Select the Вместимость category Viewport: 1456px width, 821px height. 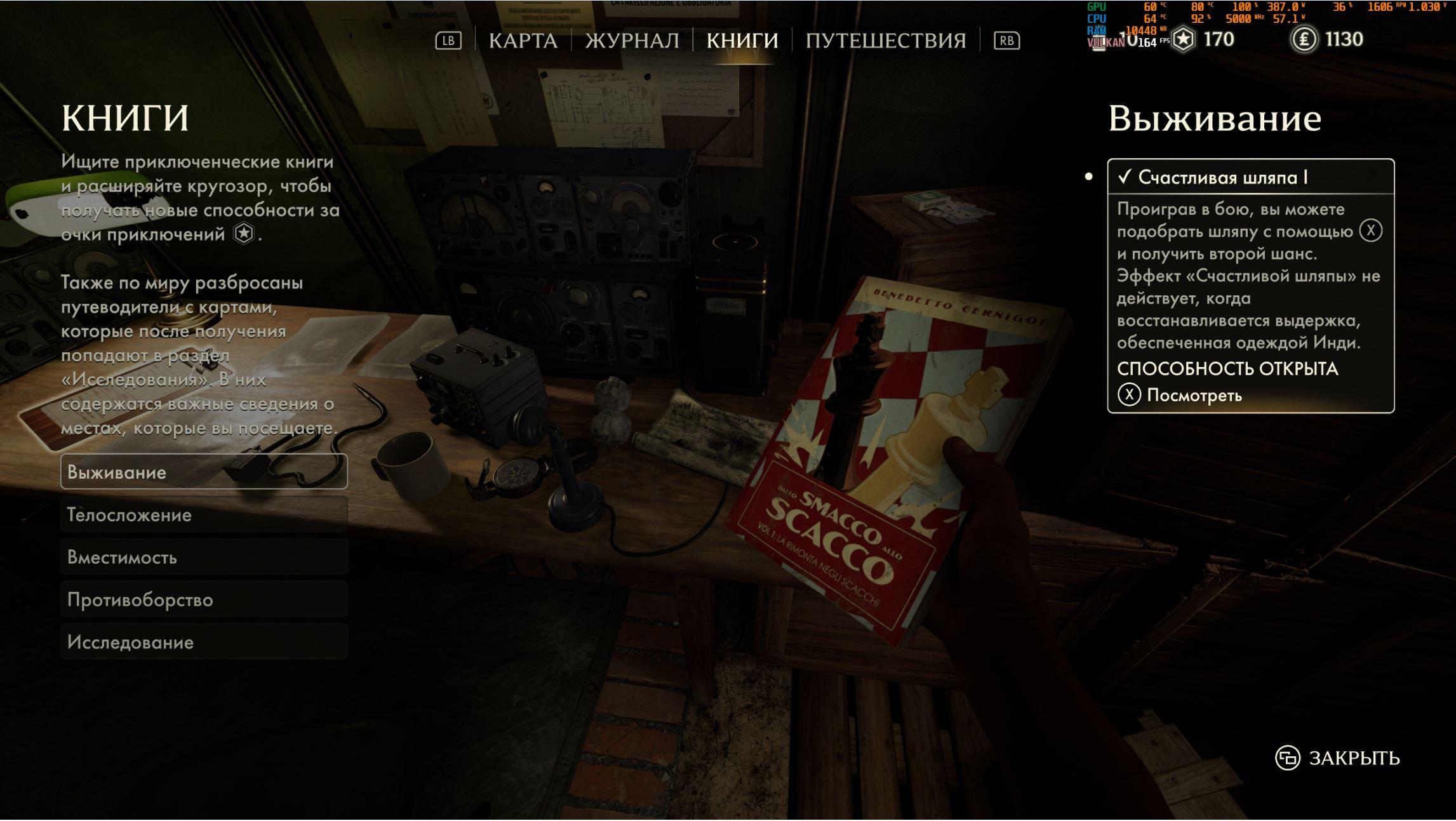point(204,557)
